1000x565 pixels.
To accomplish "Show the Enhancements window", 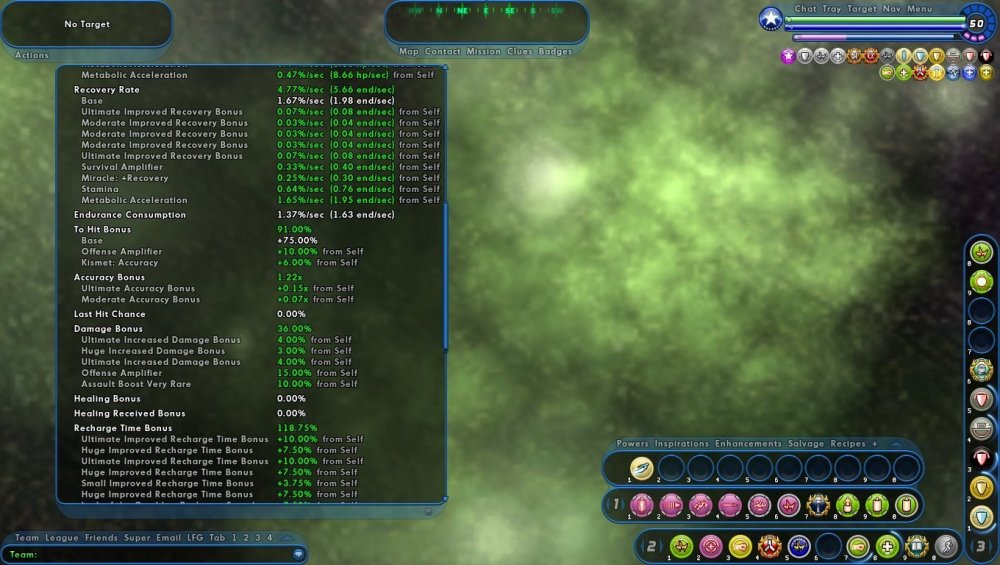I will 750,444.
